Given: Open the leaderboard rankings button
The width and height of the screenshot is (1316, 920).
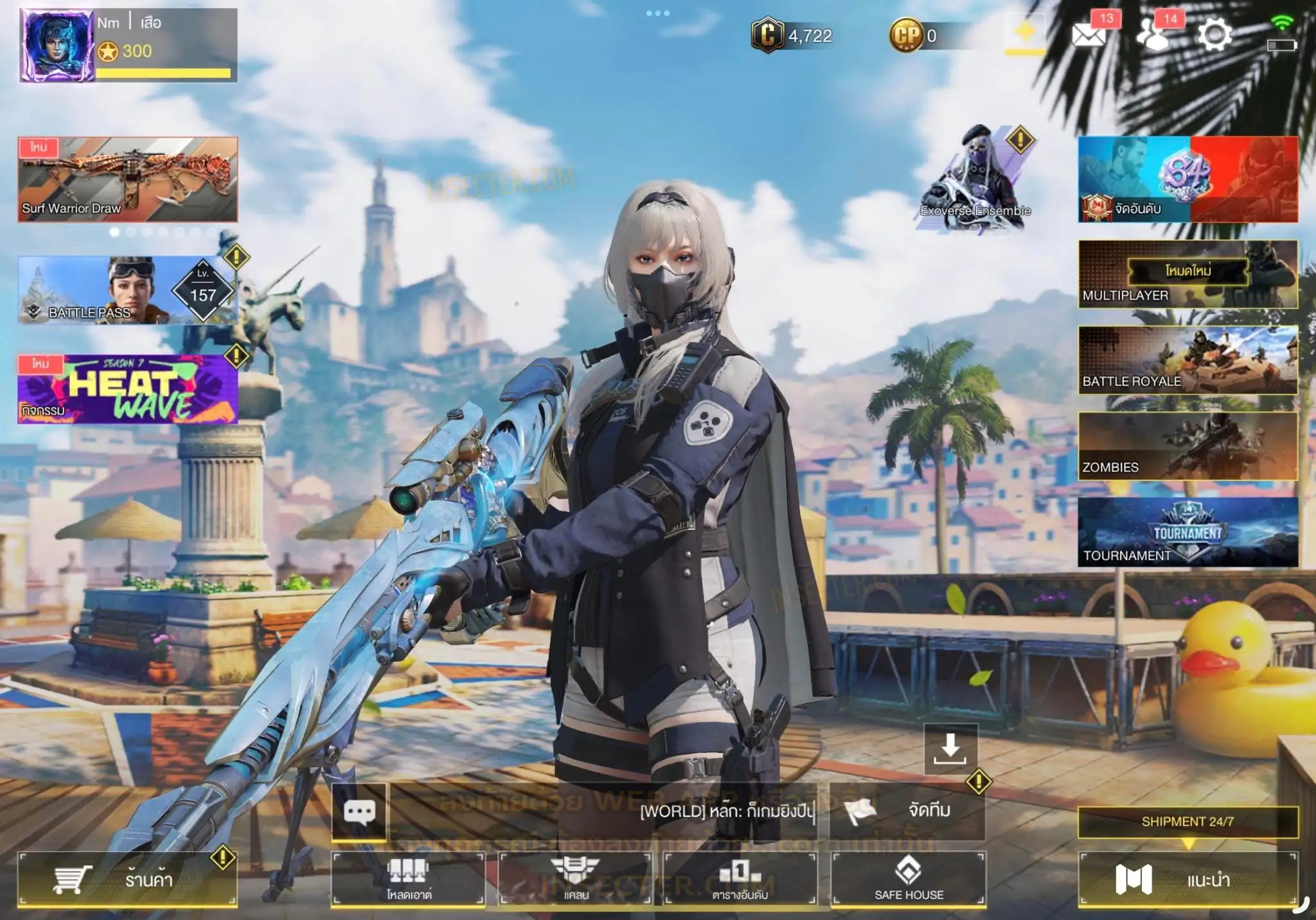Looking at the screenshot, I should pyautogui.click(x=740, y=879).
